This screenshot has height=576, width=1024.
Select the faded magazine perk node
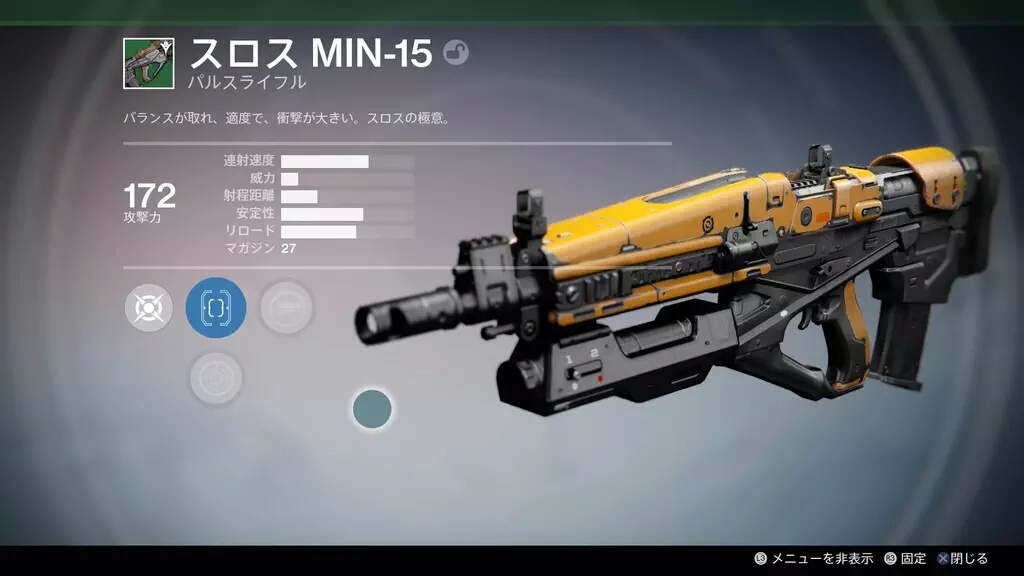tap(287, 307)
